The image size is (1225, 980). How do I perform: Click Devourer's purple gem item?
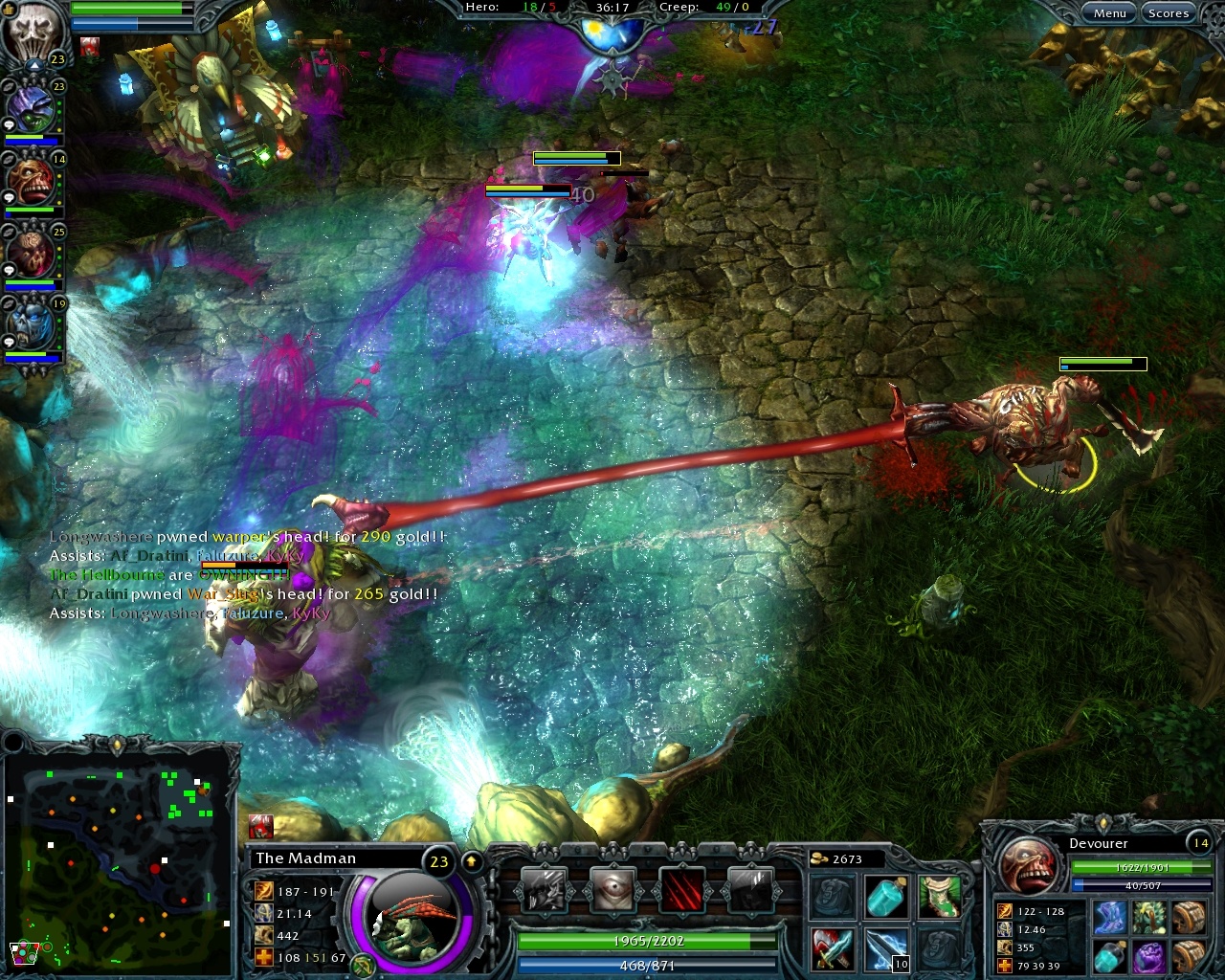click(1150, 957)
